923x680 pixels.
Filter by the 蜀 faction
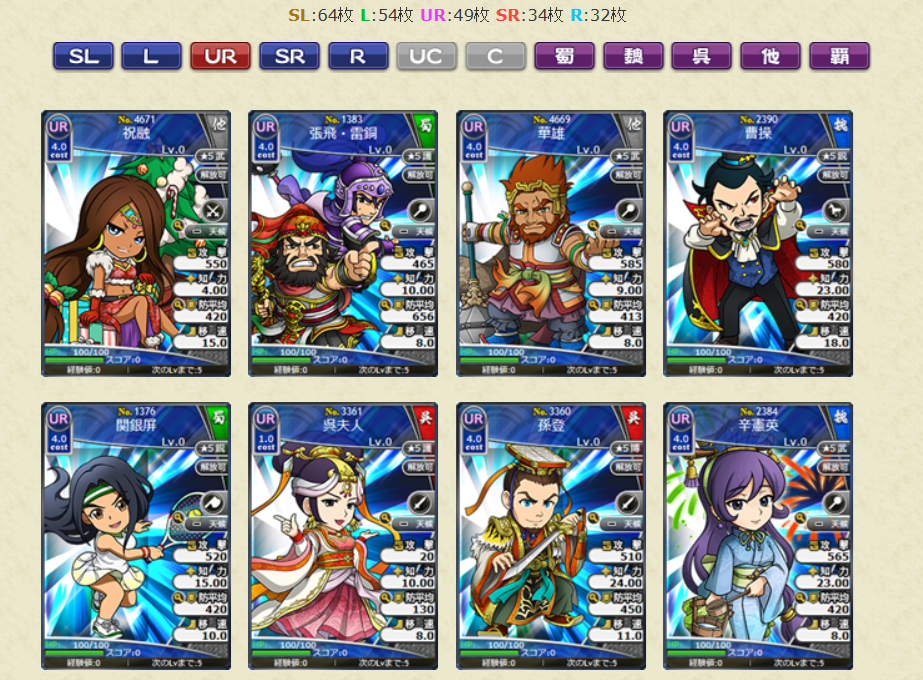[564, 56]
